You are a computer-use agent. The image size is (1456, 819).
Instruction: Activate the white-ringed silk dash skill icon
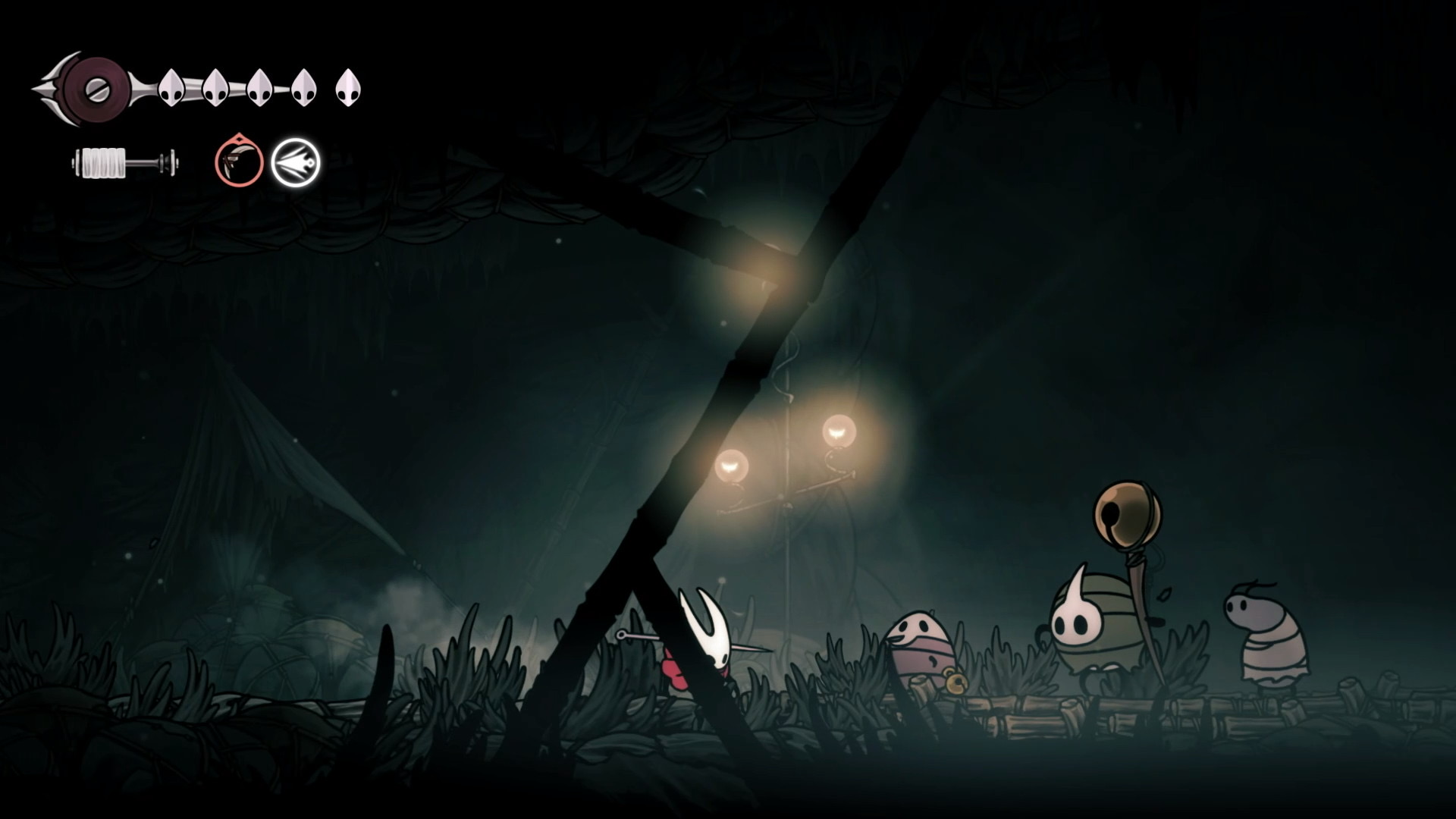pos(296,162)
